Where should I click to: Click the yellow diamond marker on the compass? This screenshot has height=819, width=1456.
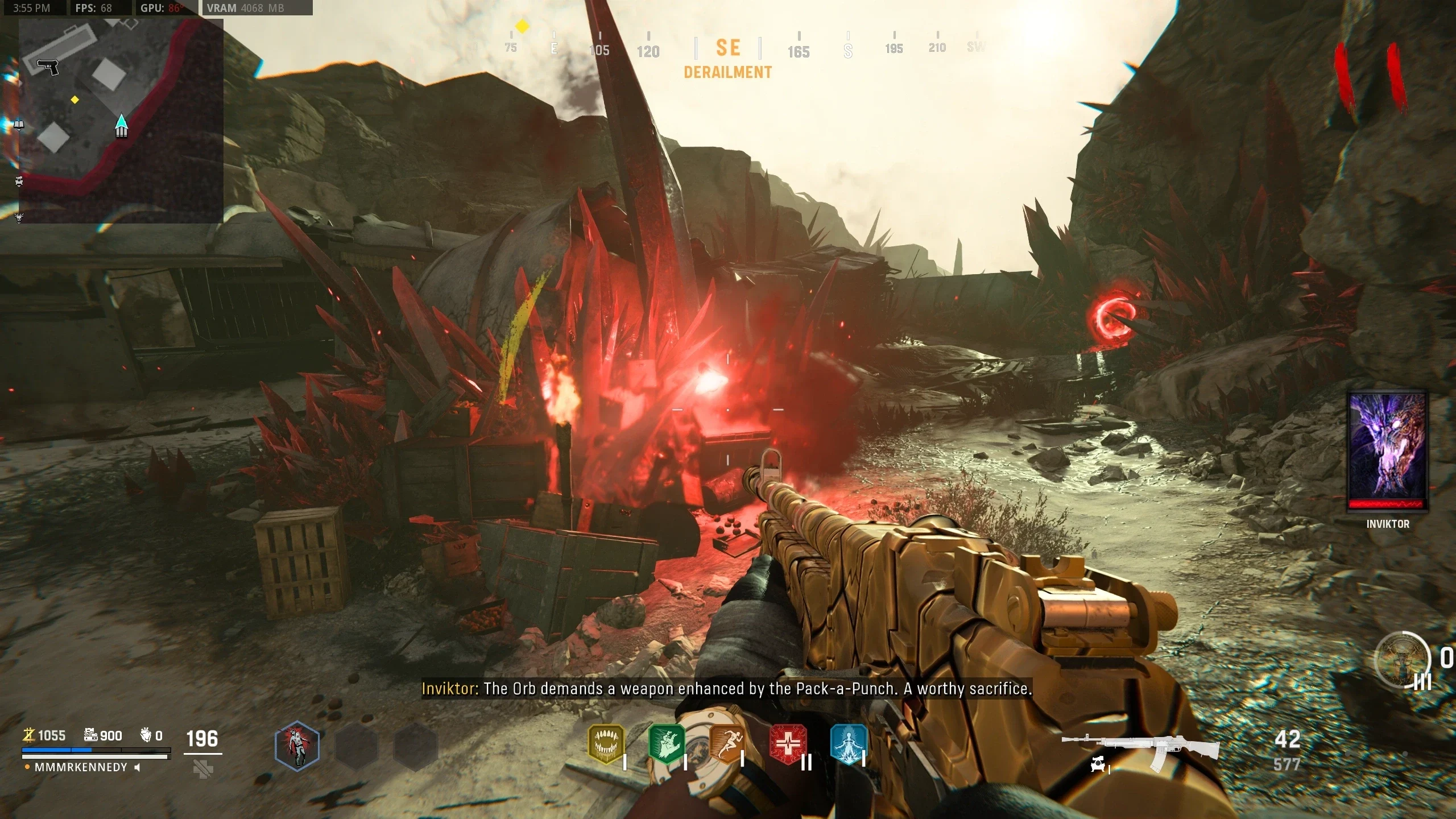click(522, 26)
